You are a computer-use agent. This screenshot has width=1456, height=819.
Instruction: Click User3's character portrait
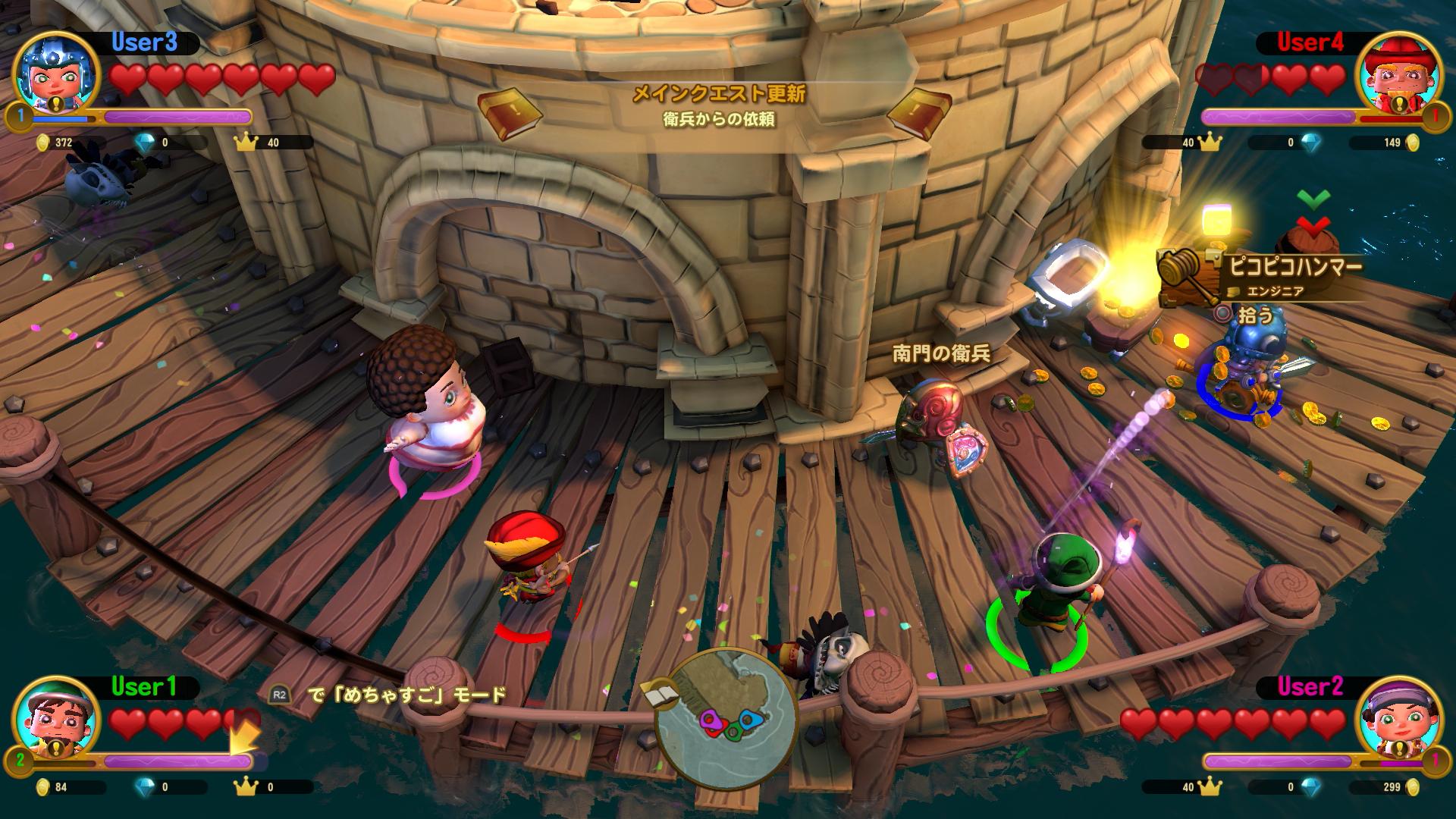[57, 74]
